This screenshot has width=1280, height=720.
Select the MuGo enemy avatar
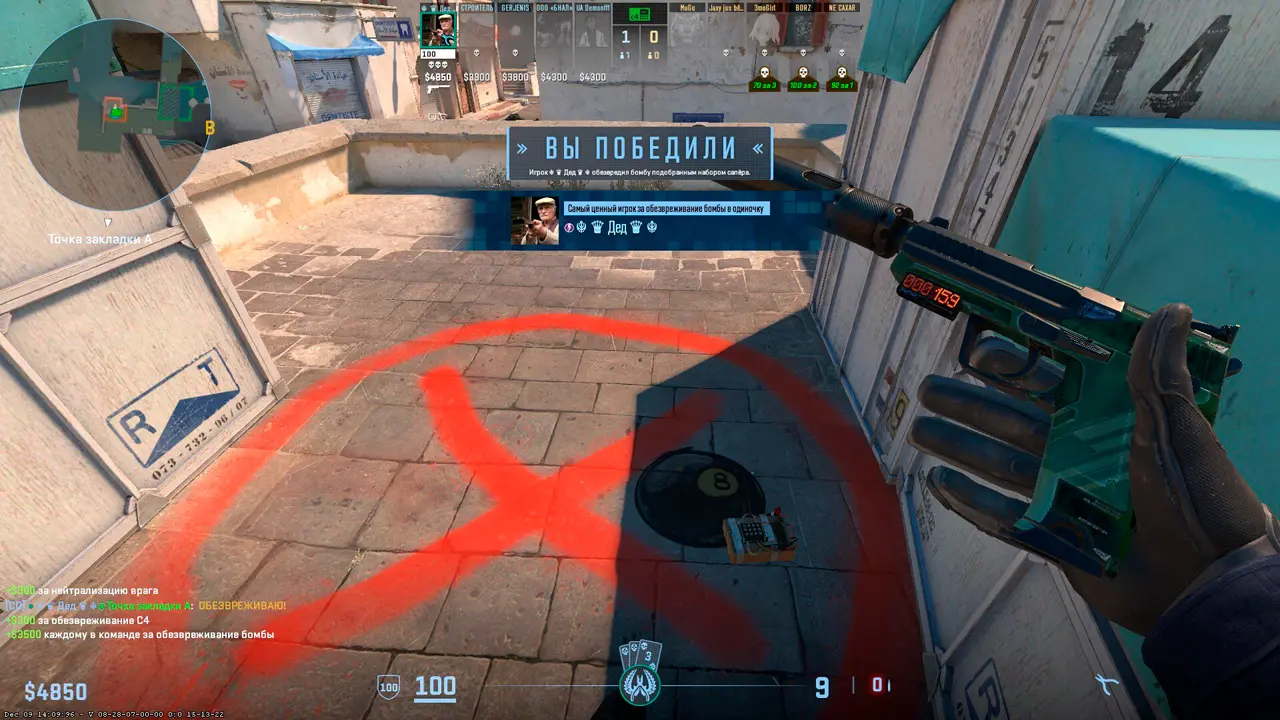tap(687, 30)
